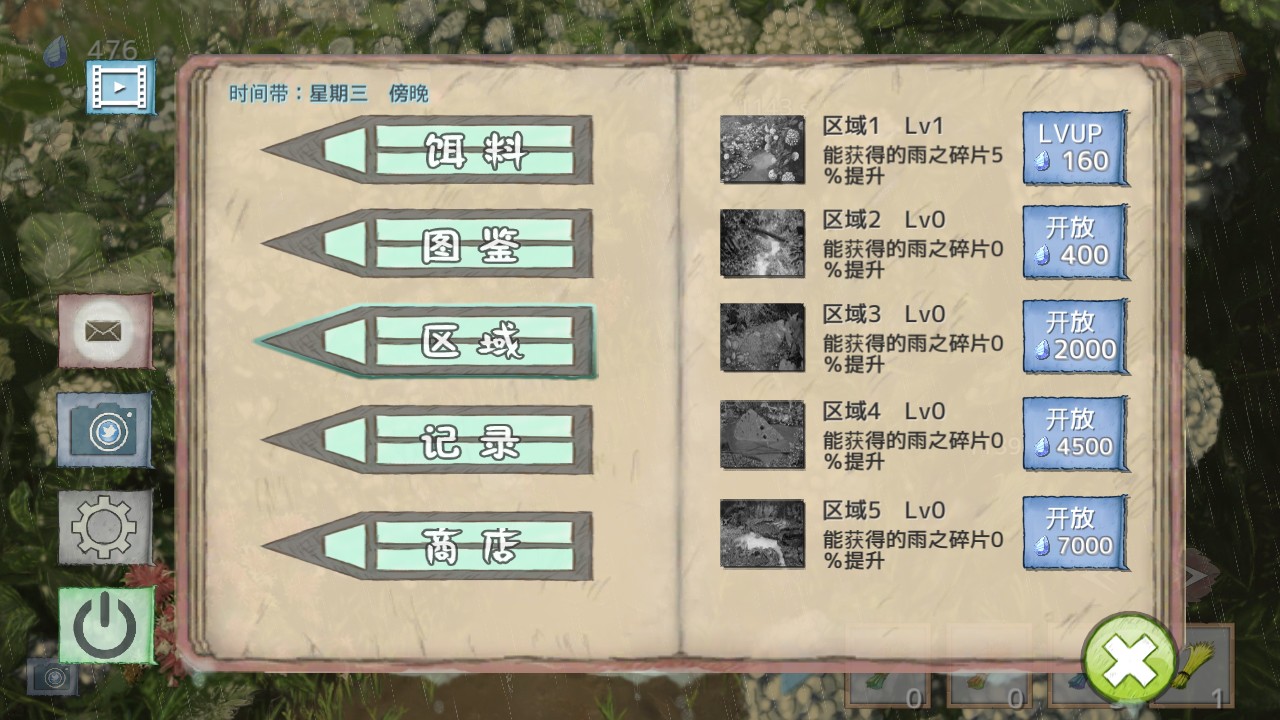The image size is (1280, 720).
Task: Open the mail envelope icon
Action: (104, 331)
